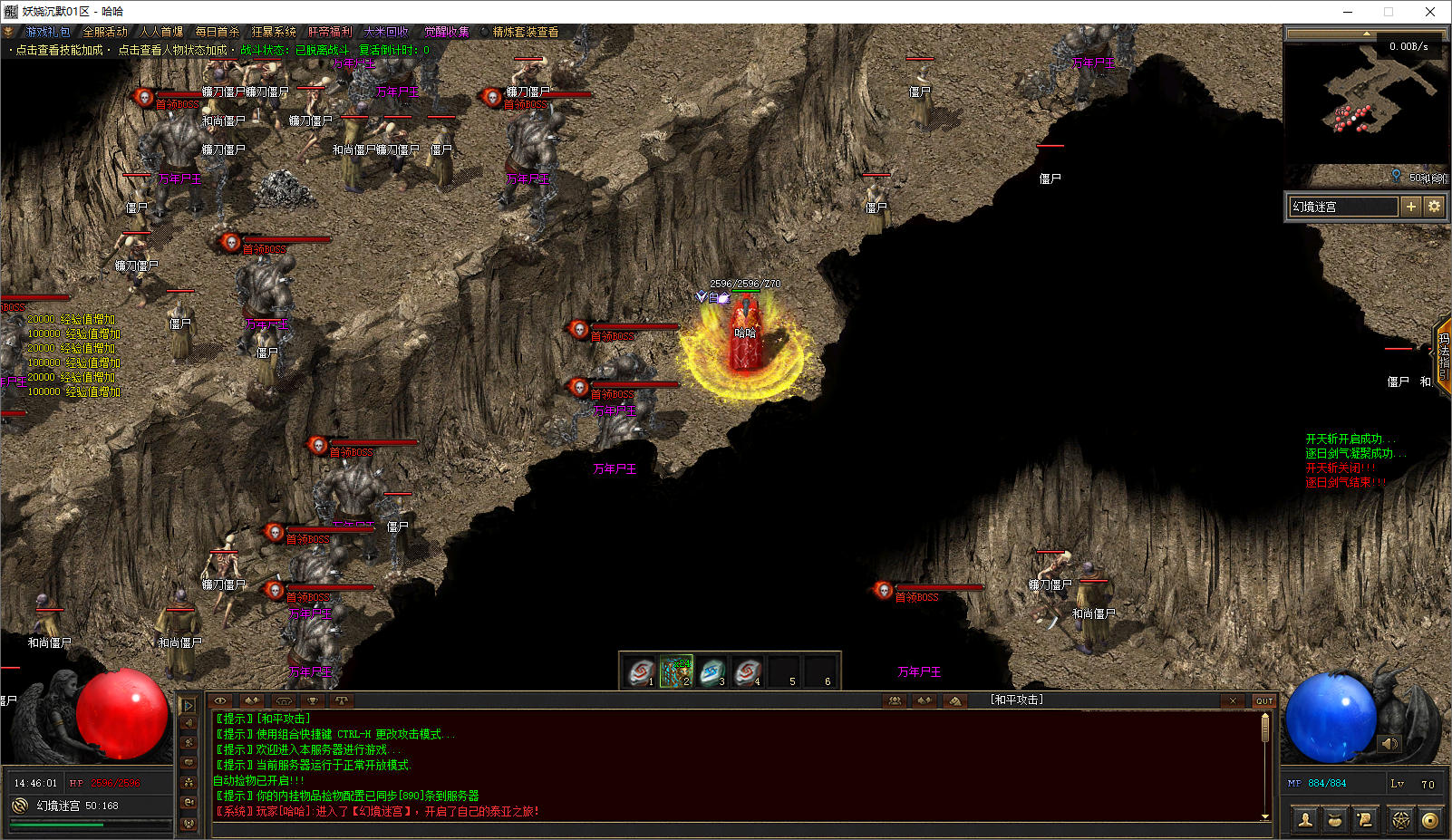The width and height of the screenshot is (1452, 840).
Task: Click the 和平攻击 attack mode label
Action: click(1016, 700)
